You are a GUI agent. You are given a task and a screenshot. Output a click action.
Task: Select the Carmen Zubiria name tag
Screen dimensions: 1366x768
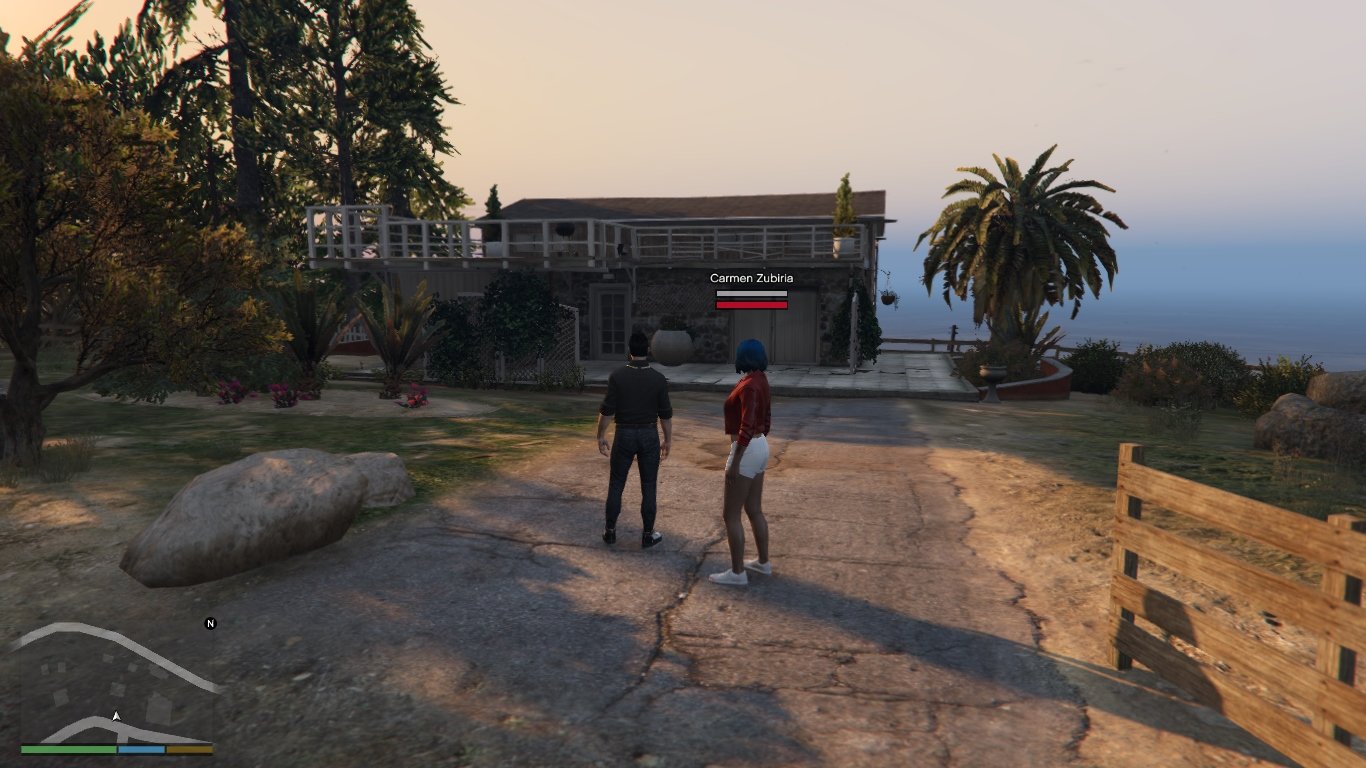751,278
